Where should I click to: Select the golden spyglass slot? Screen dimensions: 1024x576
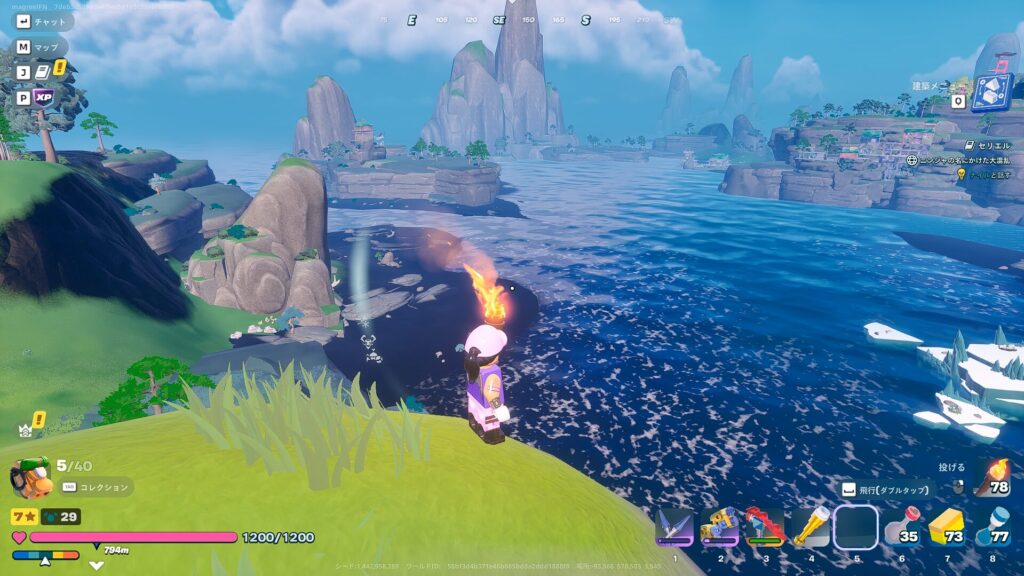(811, 527)
